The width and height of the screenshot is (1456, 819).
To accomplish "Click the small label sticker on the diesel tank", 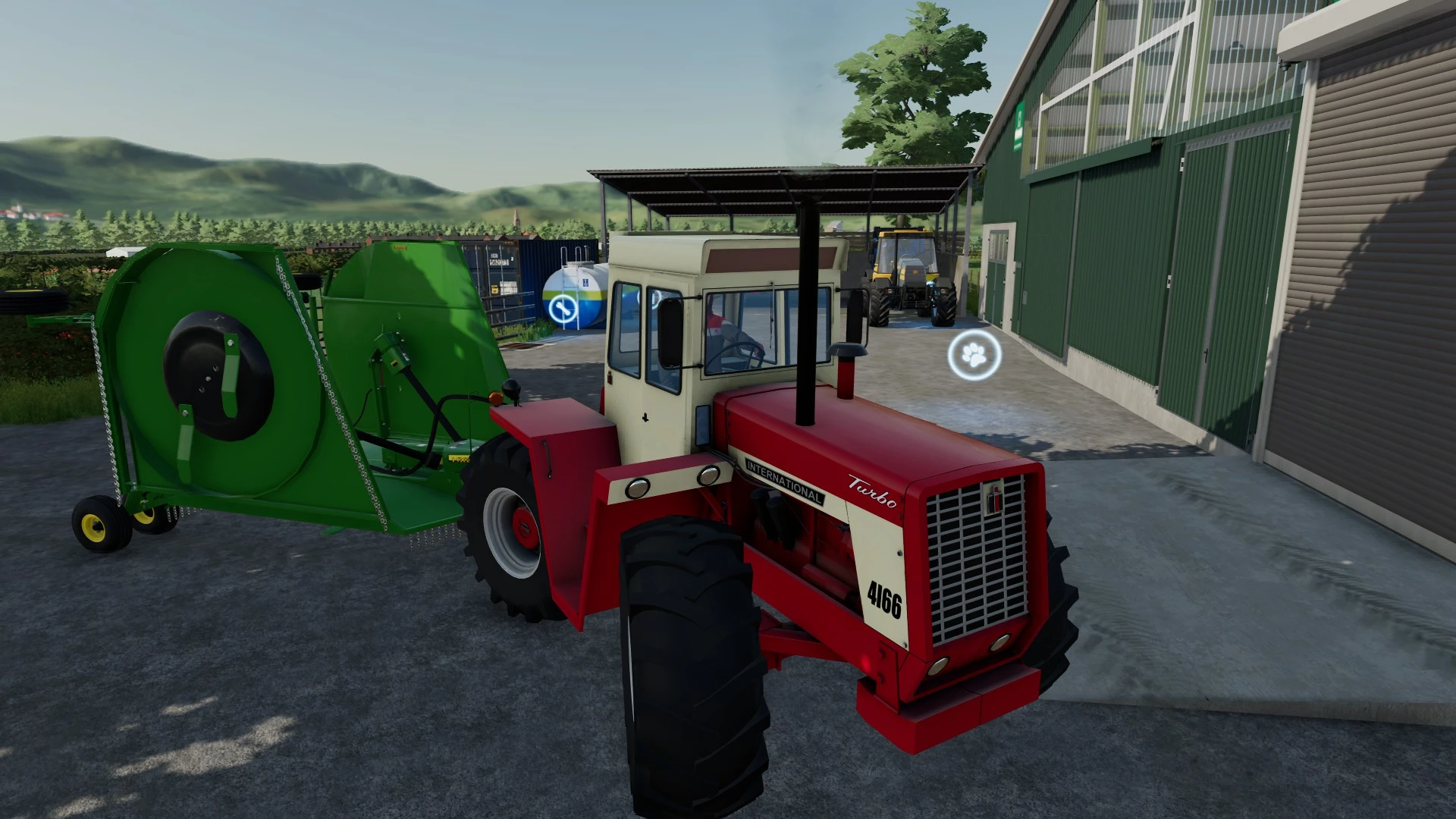I will [585, 282].
